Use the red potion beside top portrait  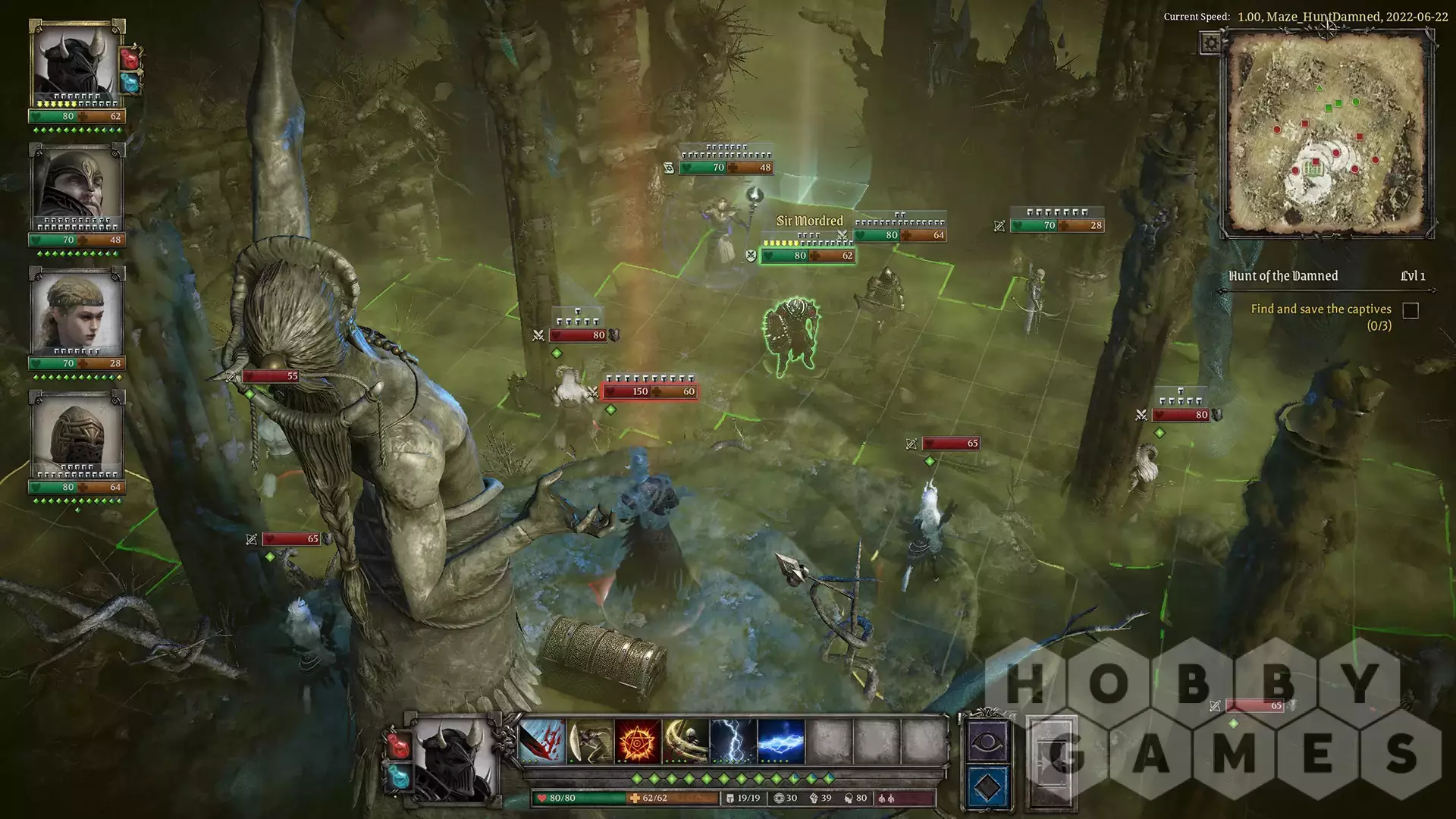[x=131, y=58]
